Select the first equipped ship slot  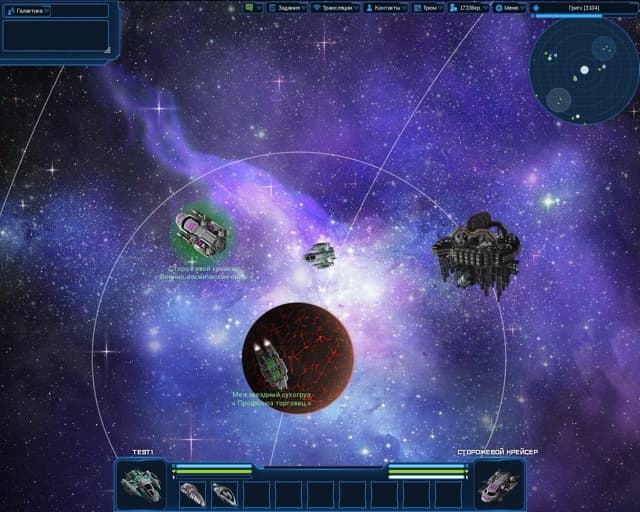click(x=193, y=493)
